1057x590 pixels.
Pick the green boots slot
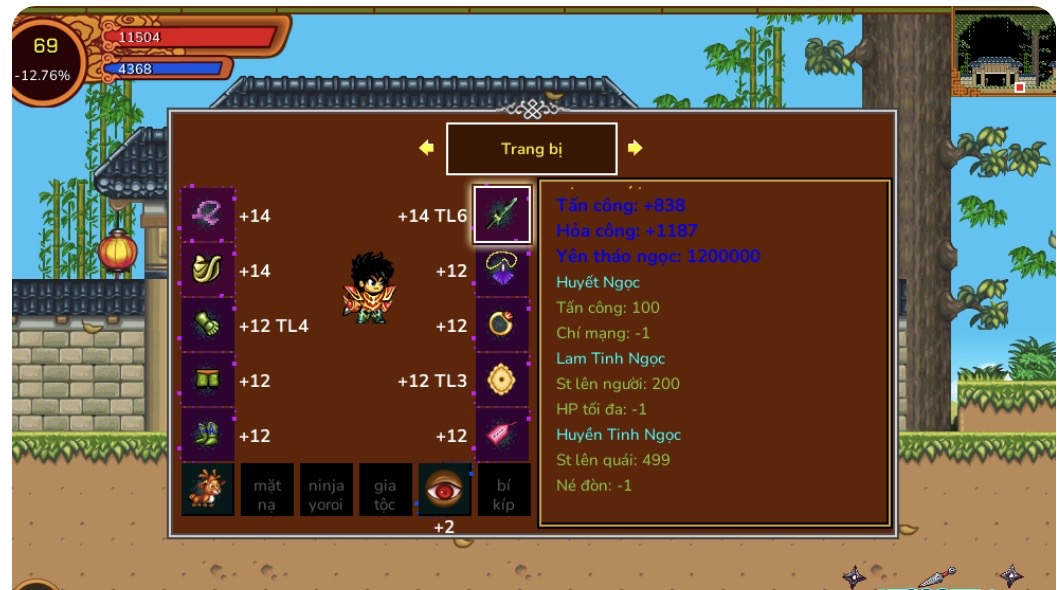point(208,435)
